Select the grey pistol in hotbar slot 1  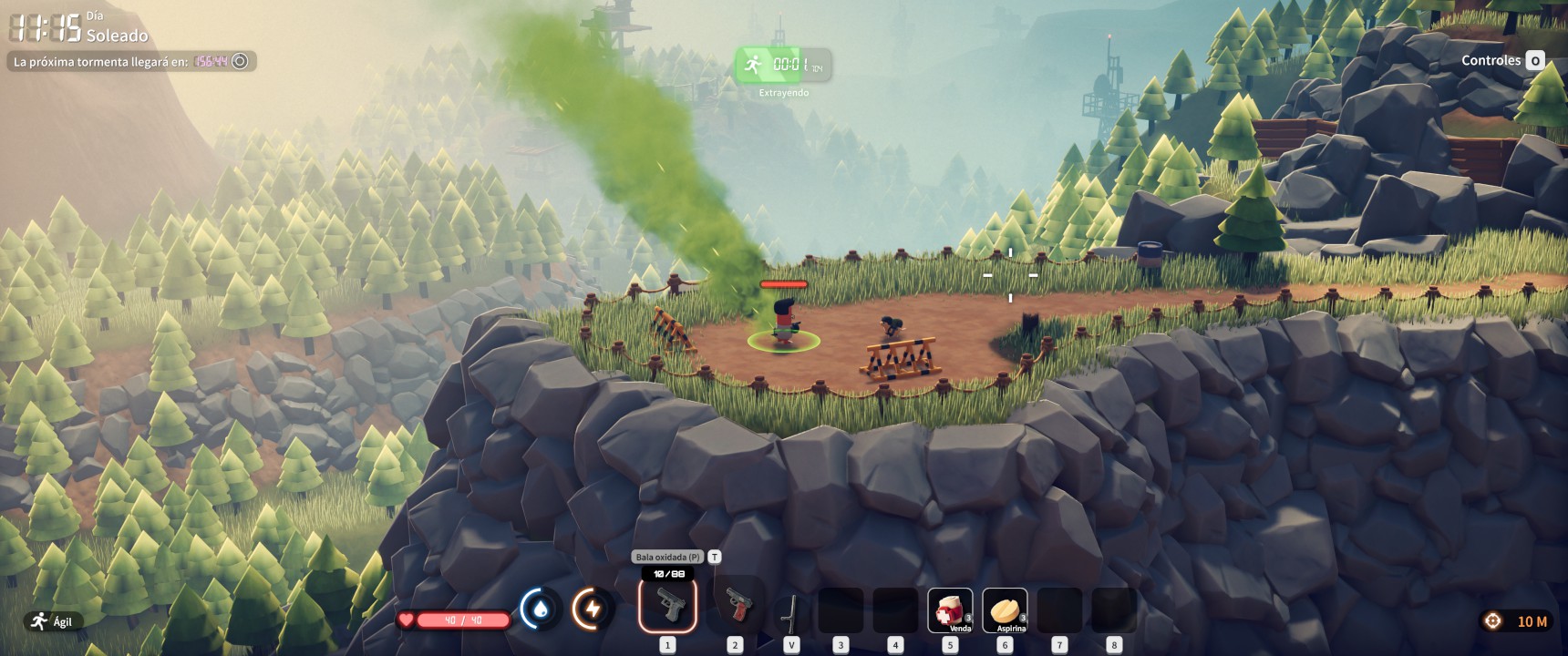tap(667, 605)
